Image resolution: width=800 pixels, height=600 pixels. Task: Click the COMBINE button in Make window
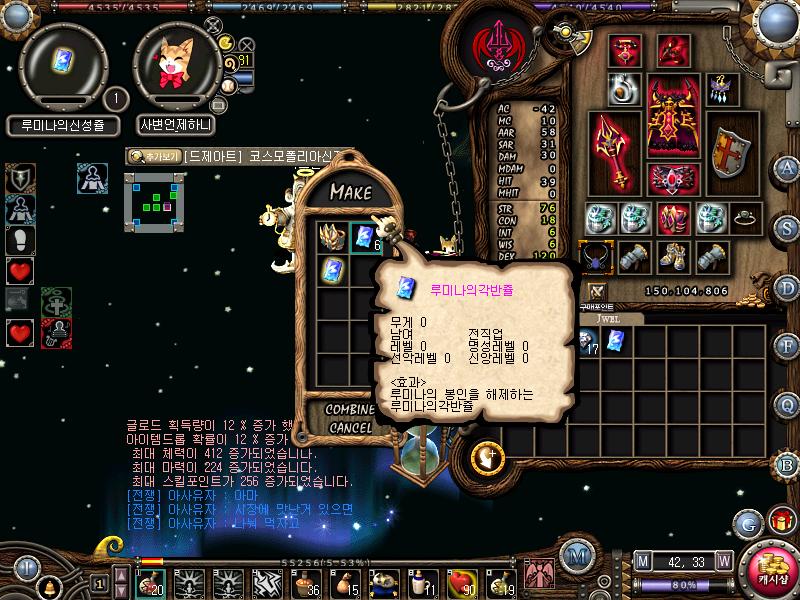pyautogui.click(x=348, y=410)
